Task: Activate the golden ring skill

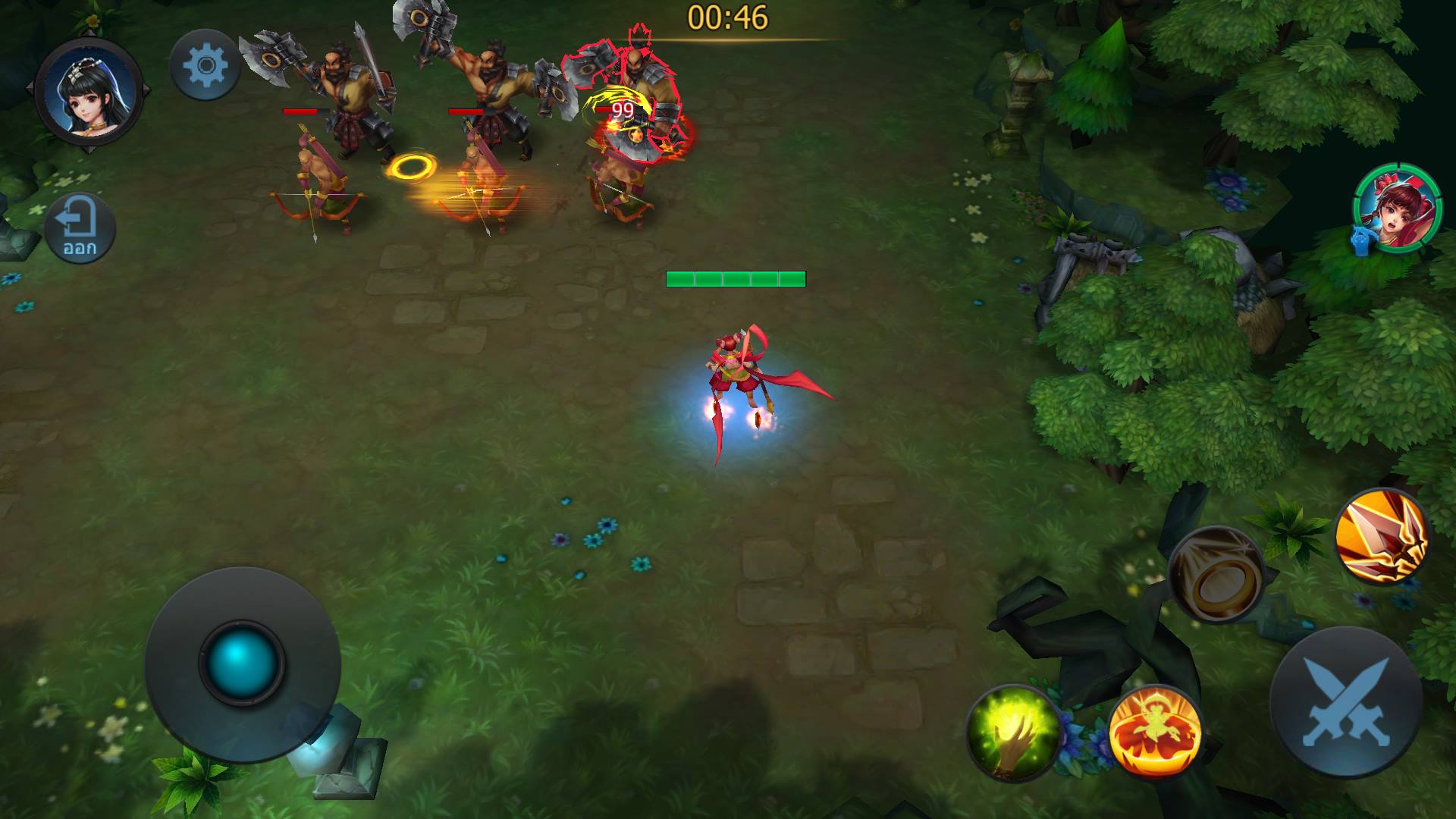Action: pos(1216,574)
